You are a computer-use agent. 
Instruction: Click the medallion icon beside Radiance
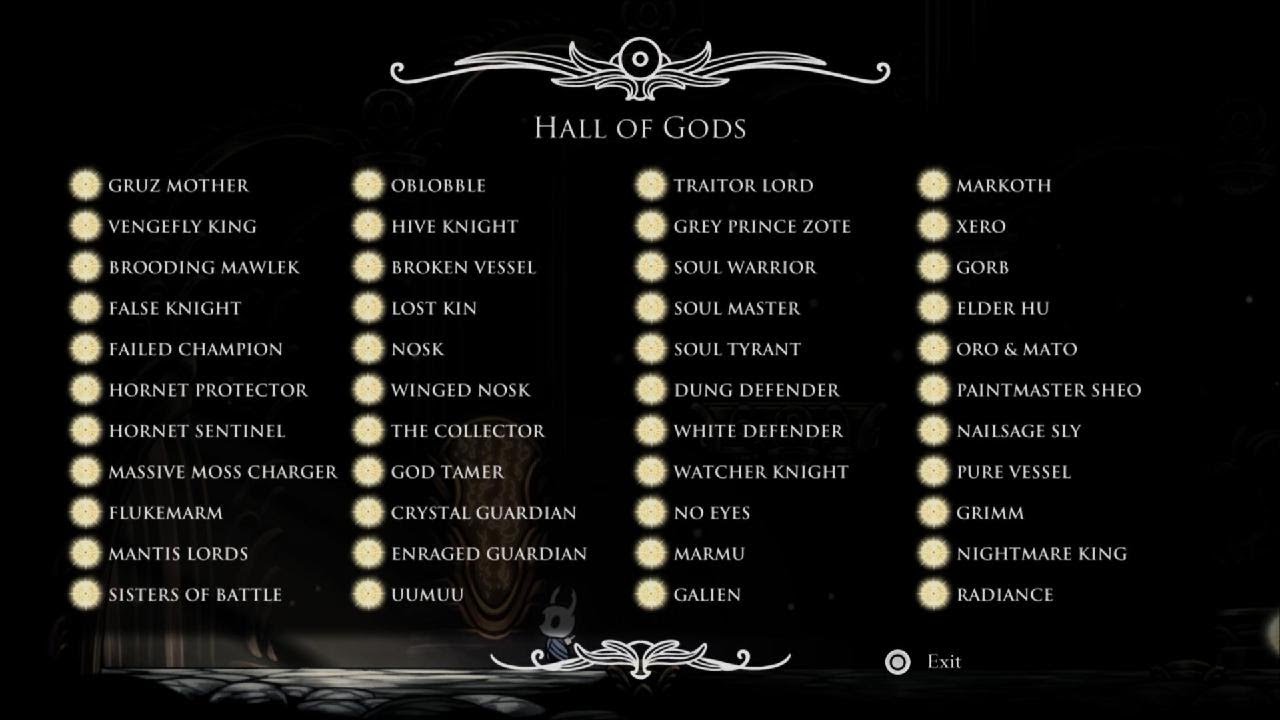934,594
